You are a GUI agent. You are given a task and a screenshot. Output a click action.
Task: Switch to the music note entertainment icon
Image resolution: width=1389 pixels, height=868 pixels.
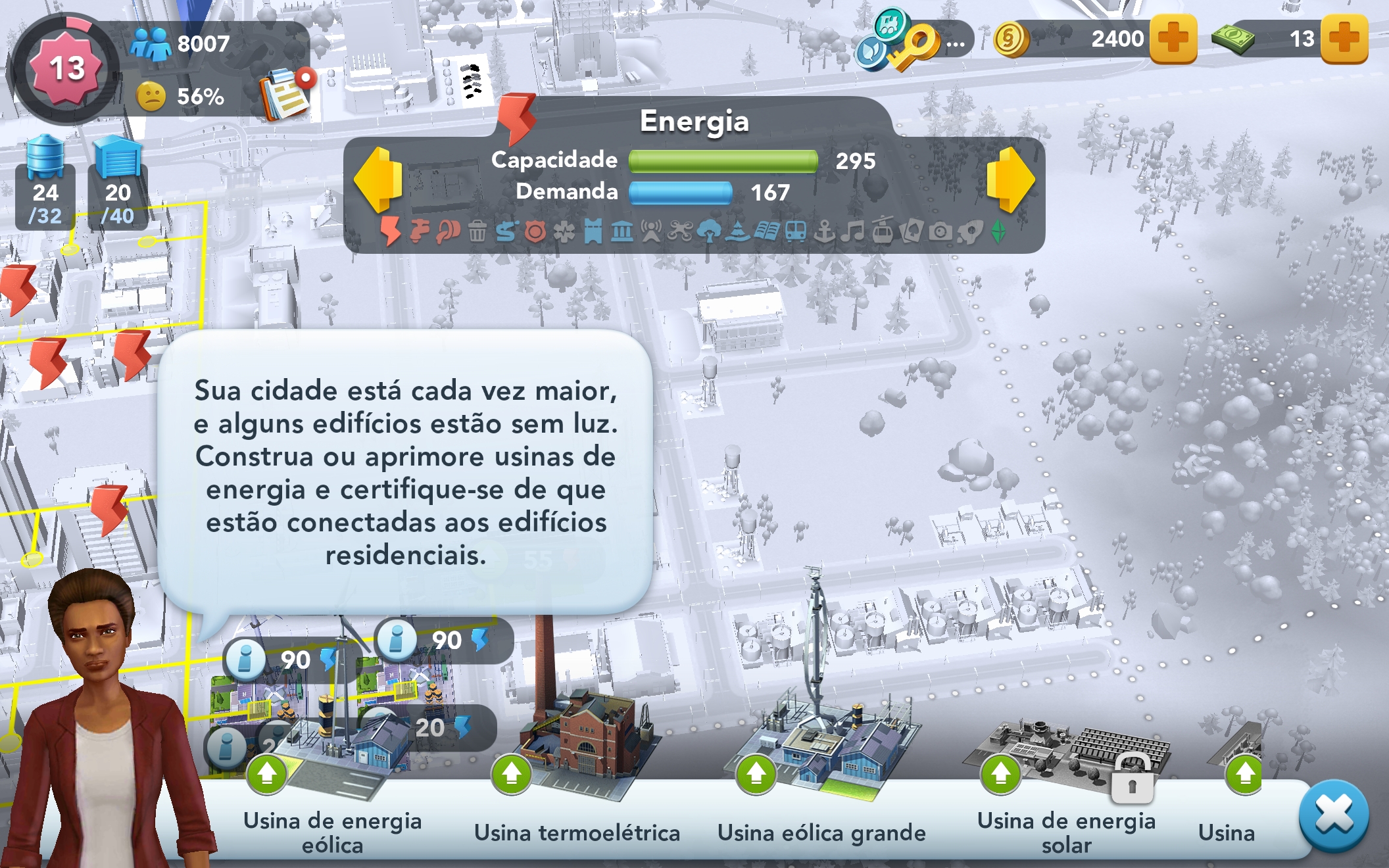click(854, 231)
